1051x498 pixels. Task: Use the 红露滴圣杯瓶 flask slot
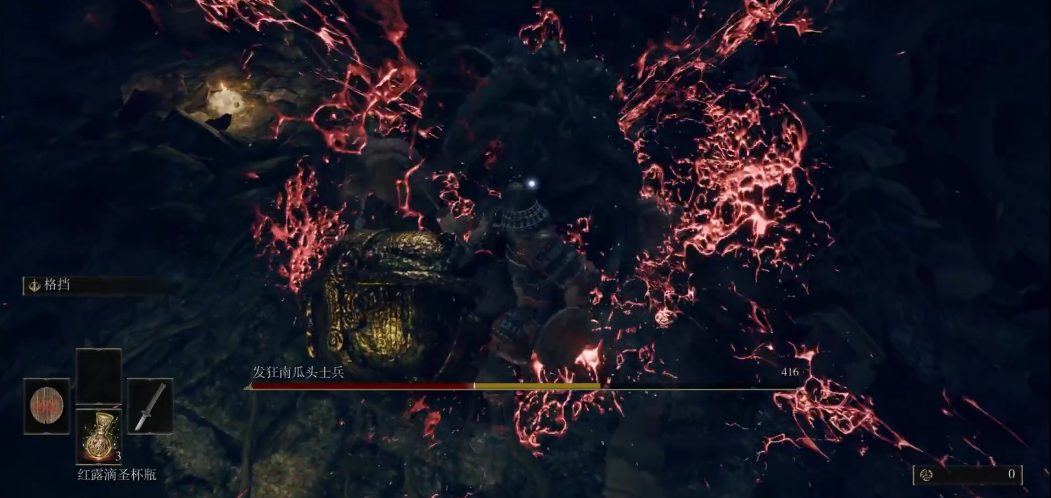click(x=98, y=436)
